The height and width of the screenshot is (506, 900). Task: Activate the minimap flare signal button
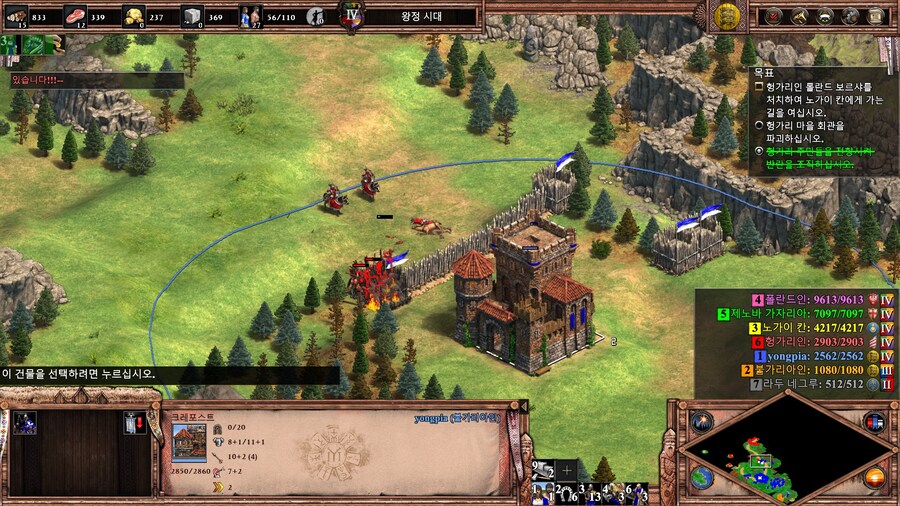coord(701,420)
